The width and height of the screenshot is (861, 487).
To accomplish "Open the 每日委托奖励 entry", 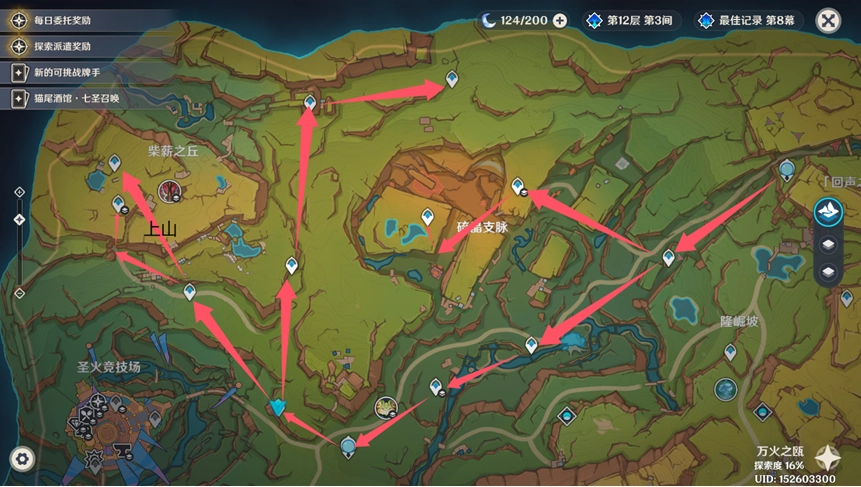I will (x=60, y=20).
